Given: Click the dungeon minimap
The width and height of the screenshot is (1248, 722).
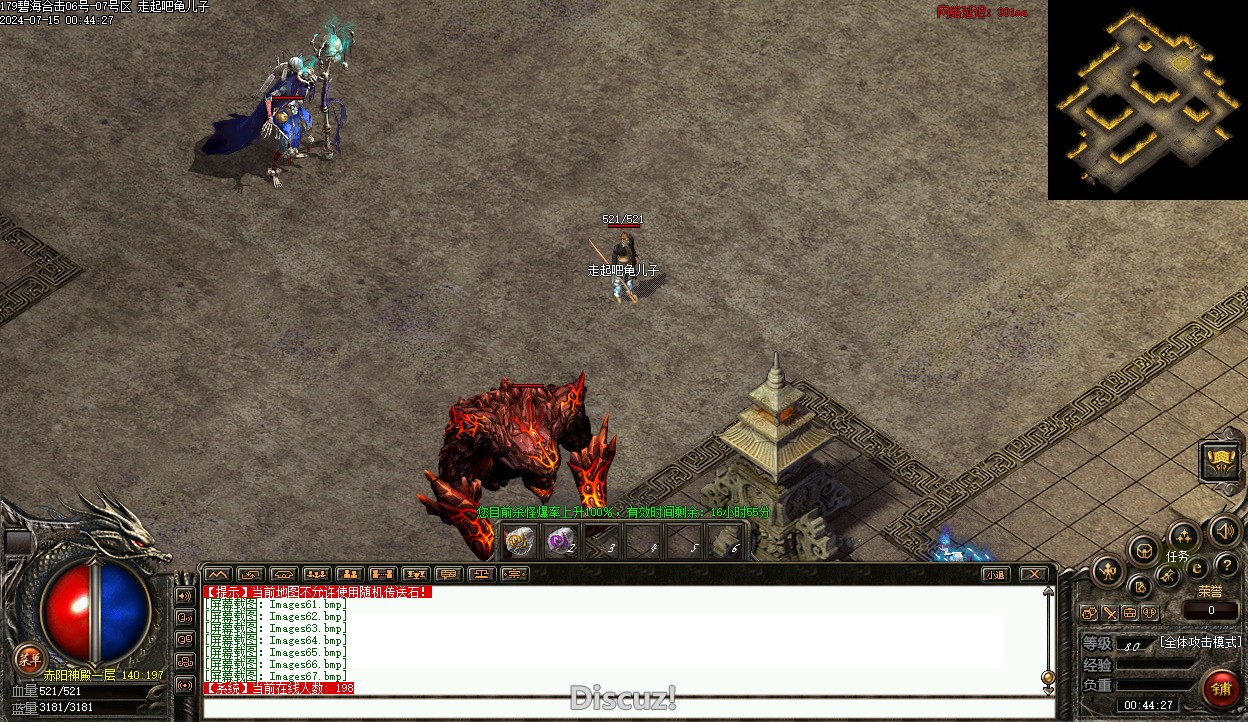Looking at the screenshot, I should coord(1147,100).
